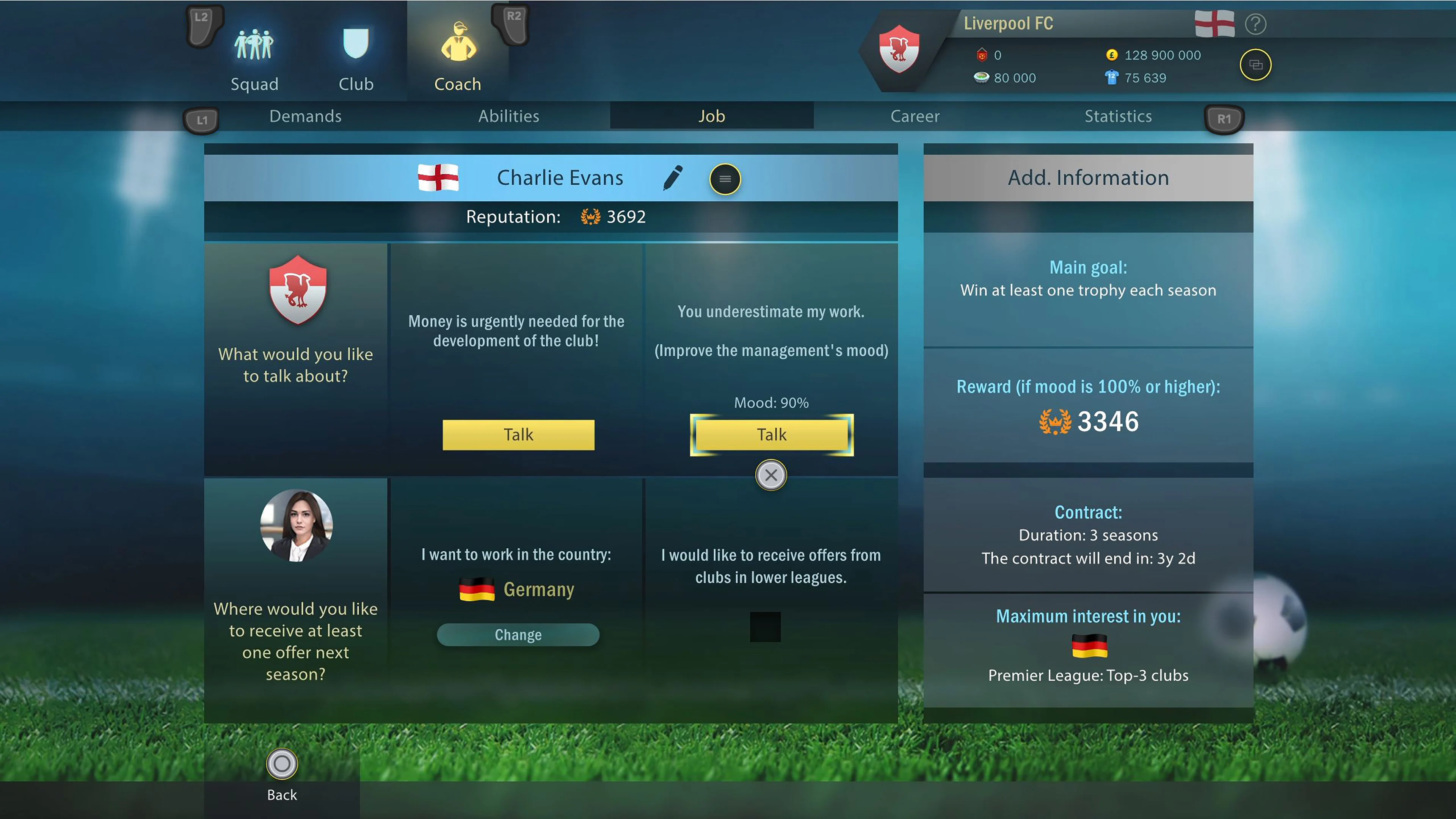The height and width of the screenshot is (819, 1456).
Task: Dismiss the mood conversation with X
Action: click(x=771, y=475)
